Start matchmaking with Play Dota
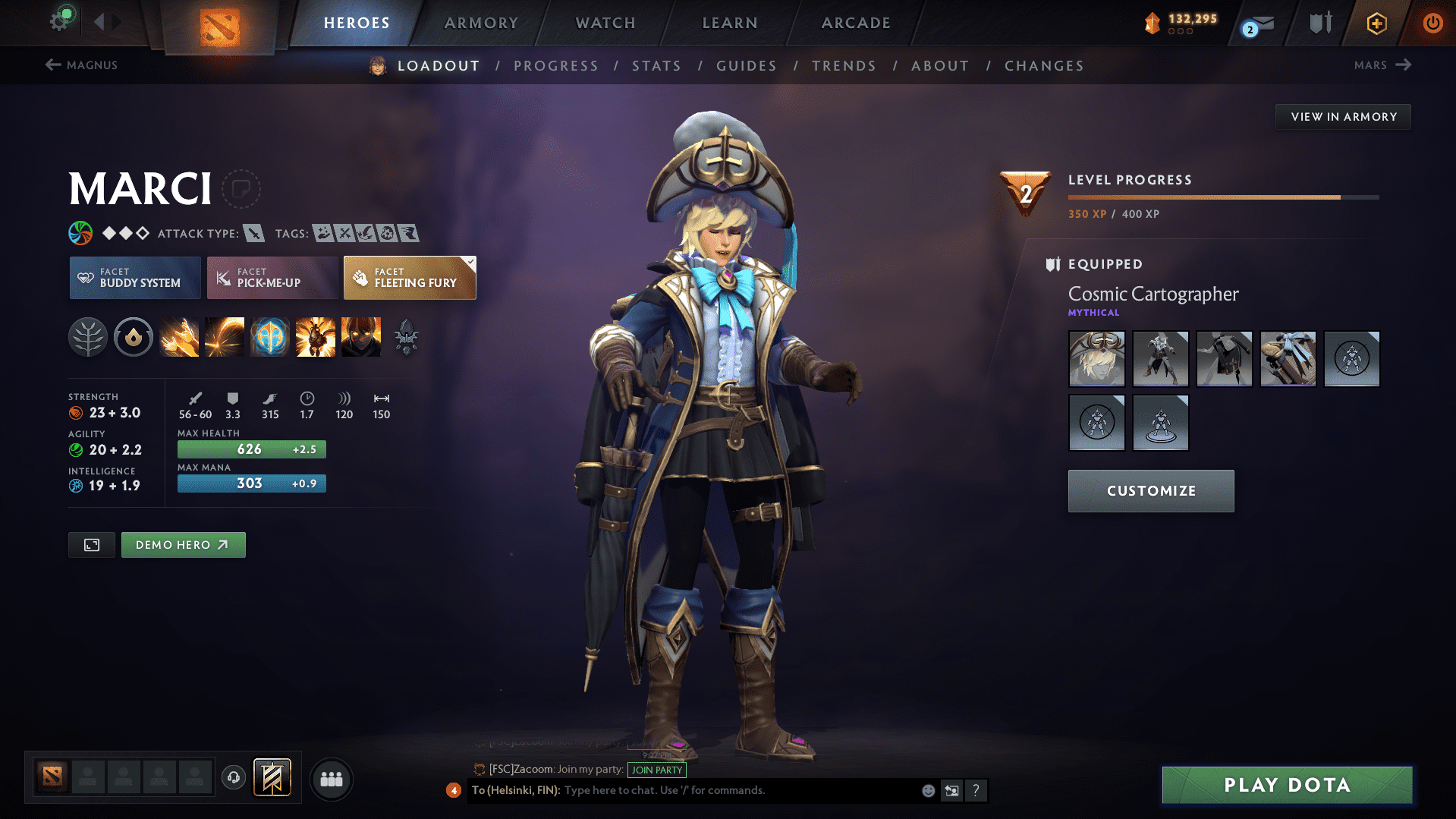 tap(1287, 785)
